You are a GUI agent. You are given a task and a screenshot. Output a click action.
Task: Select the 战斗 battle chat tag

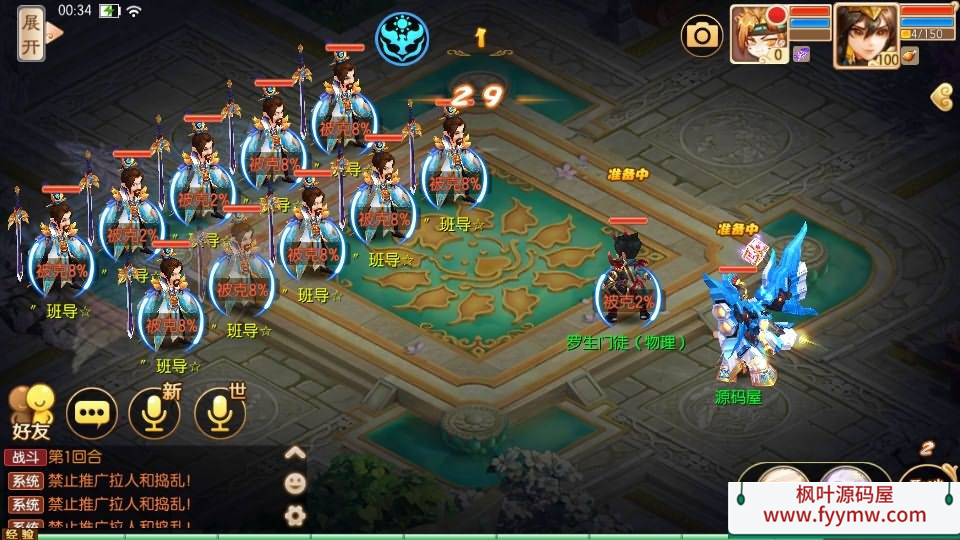24,457
